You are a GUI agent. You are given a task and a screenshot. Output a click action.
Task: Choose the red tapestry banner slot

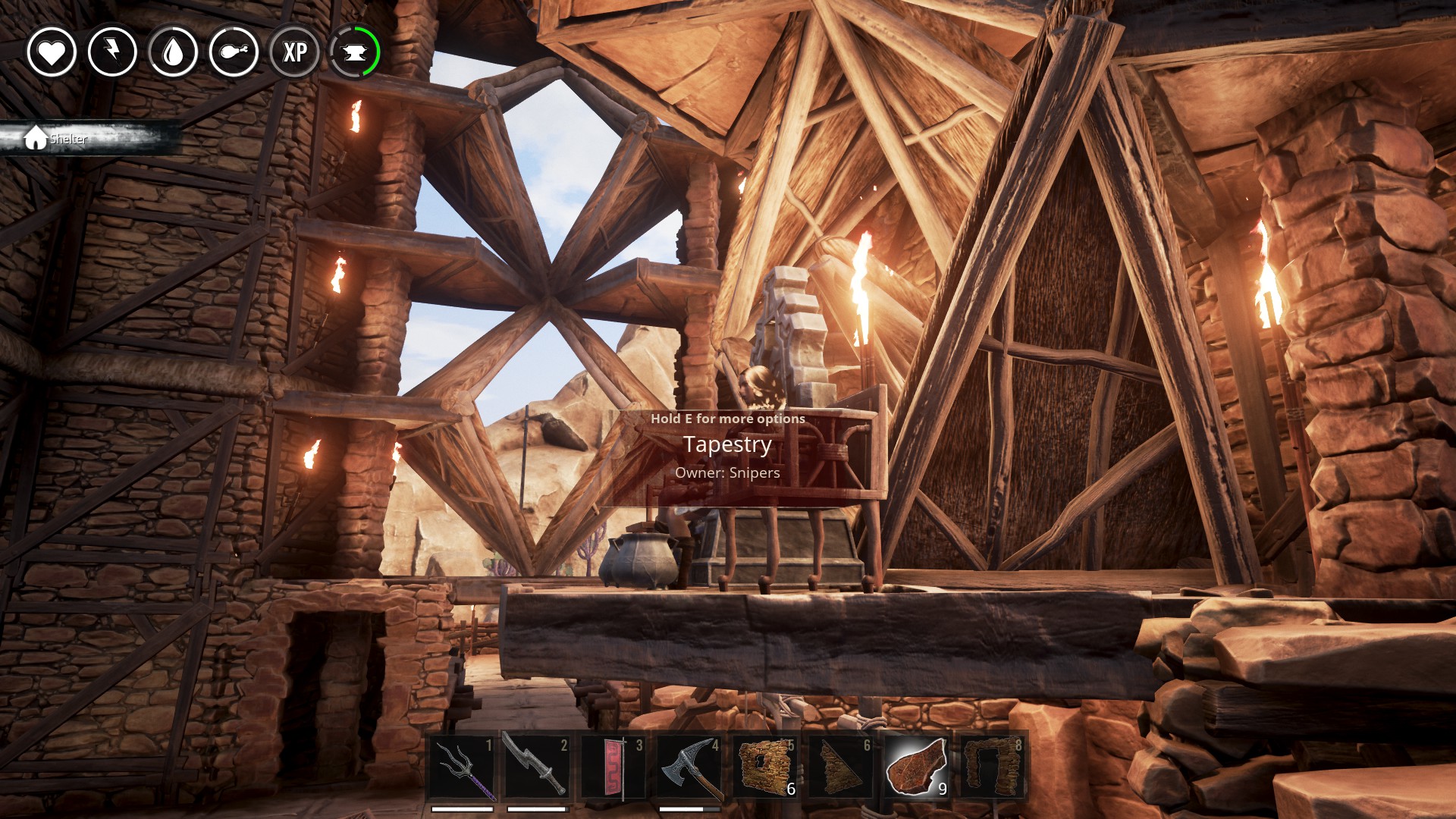(x=613, y=767)
